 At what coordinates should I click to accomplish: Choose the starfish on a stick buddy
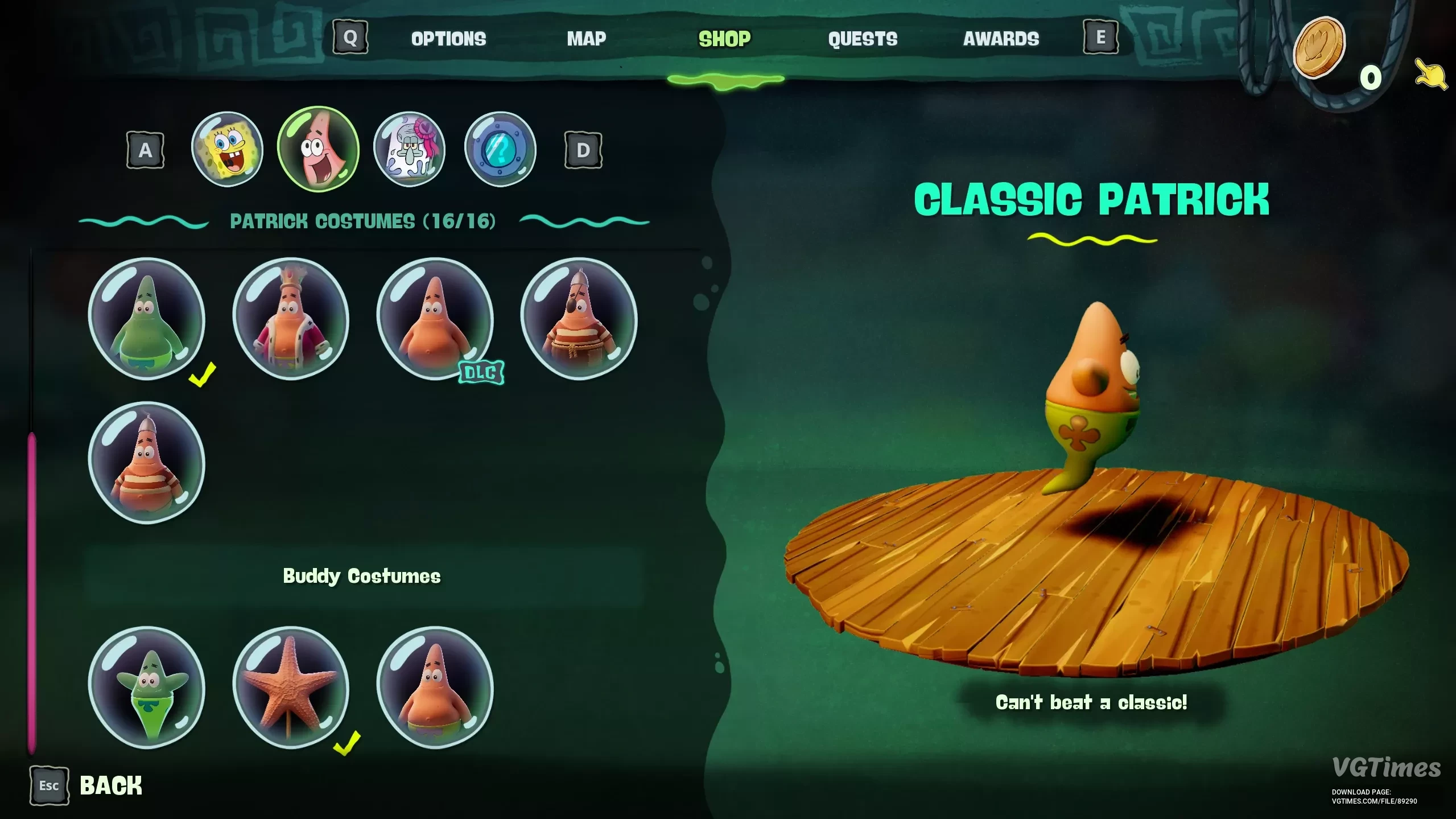pos(291,687)
